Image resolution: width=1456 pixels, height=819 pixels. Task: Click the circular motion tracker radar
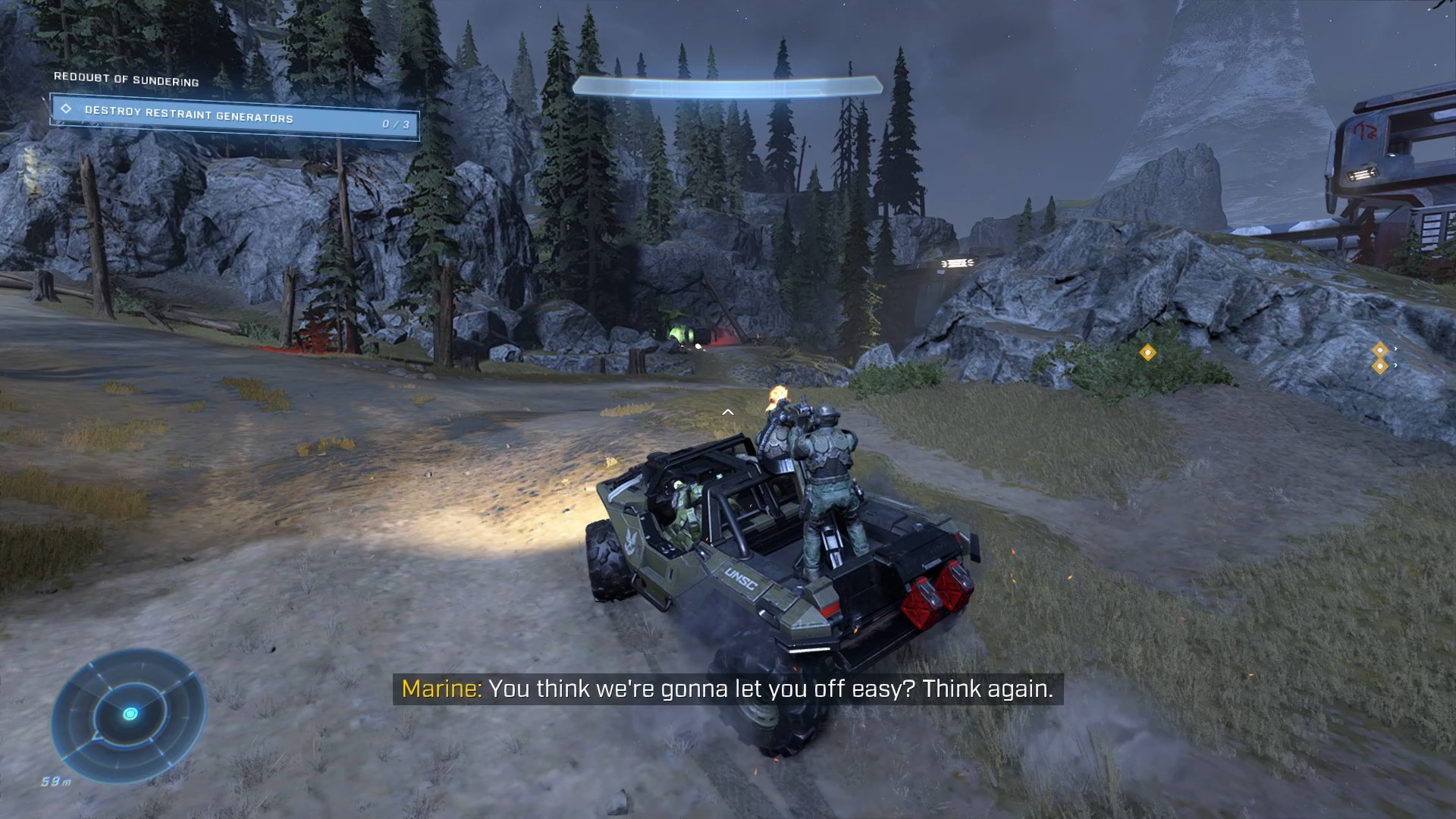point(129,715)
